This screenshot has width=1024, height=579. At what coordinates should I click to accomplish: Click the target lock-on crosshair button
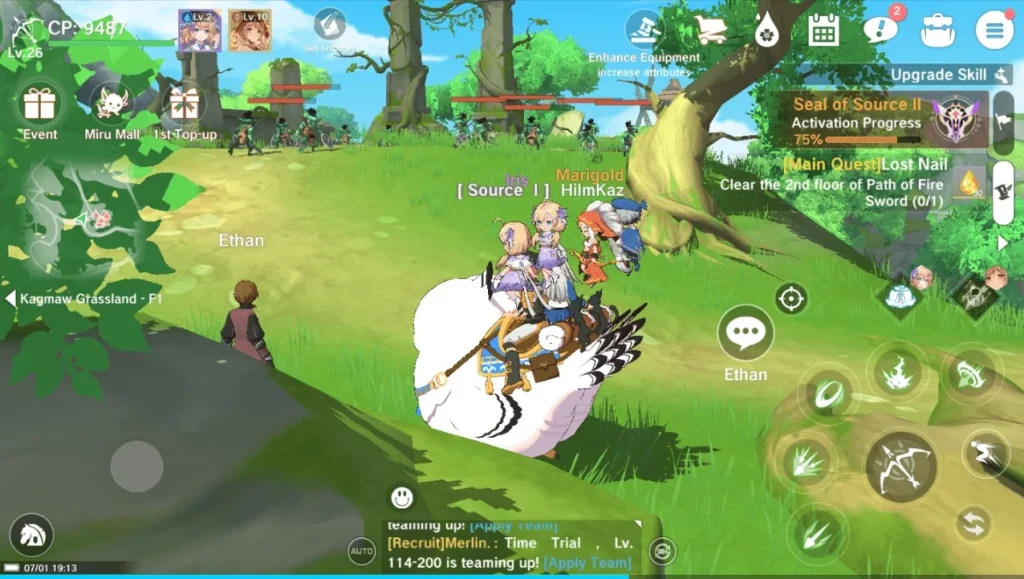tap(791, 298)
